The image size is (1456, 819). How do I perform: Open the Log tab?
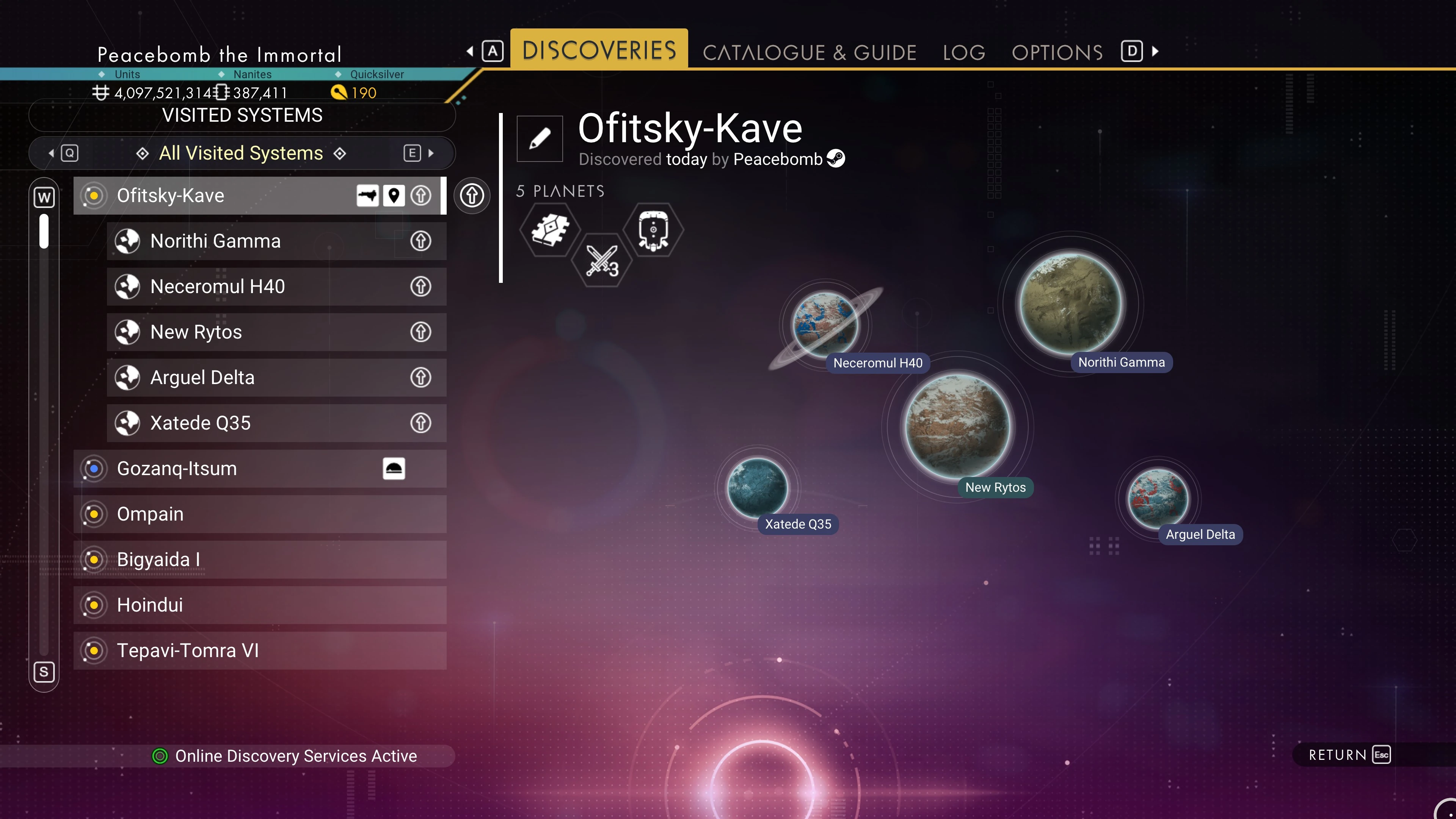(964, 53)
